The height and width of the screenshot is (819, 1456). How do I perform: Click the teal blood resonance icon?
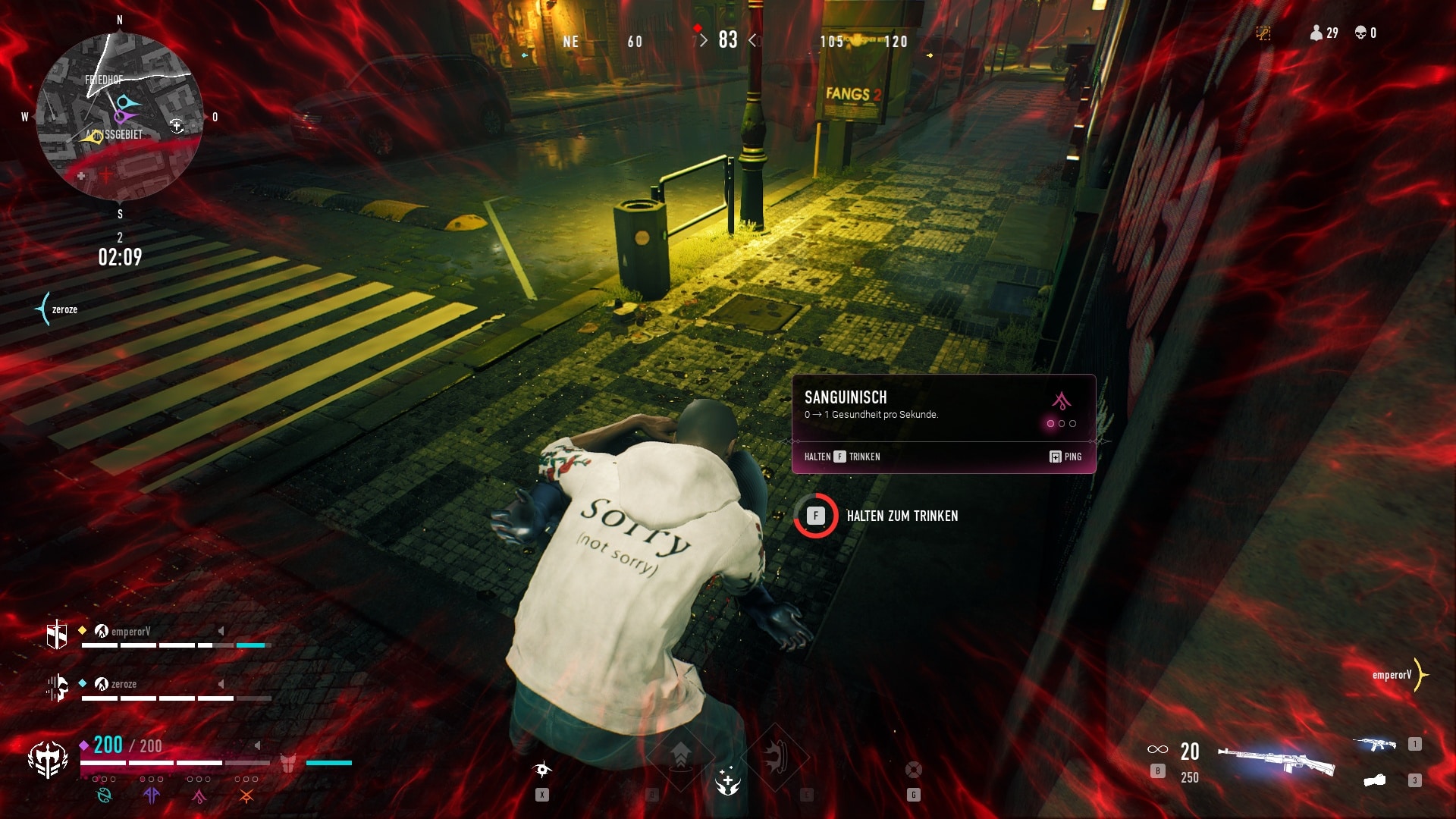tap(104, 795)
